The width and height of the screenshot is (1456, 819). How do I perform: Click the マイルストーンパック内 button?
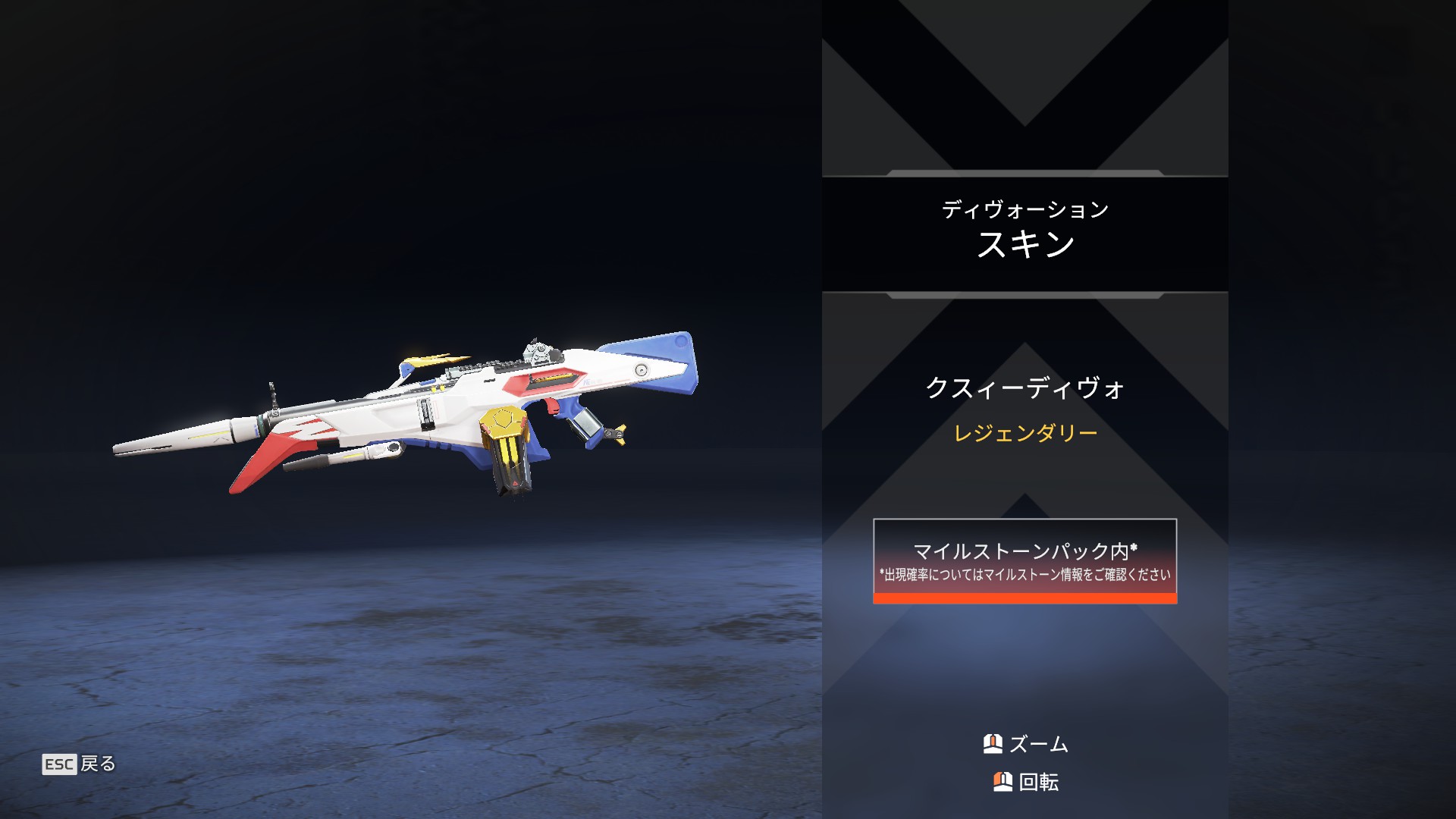pos(1025,560)
